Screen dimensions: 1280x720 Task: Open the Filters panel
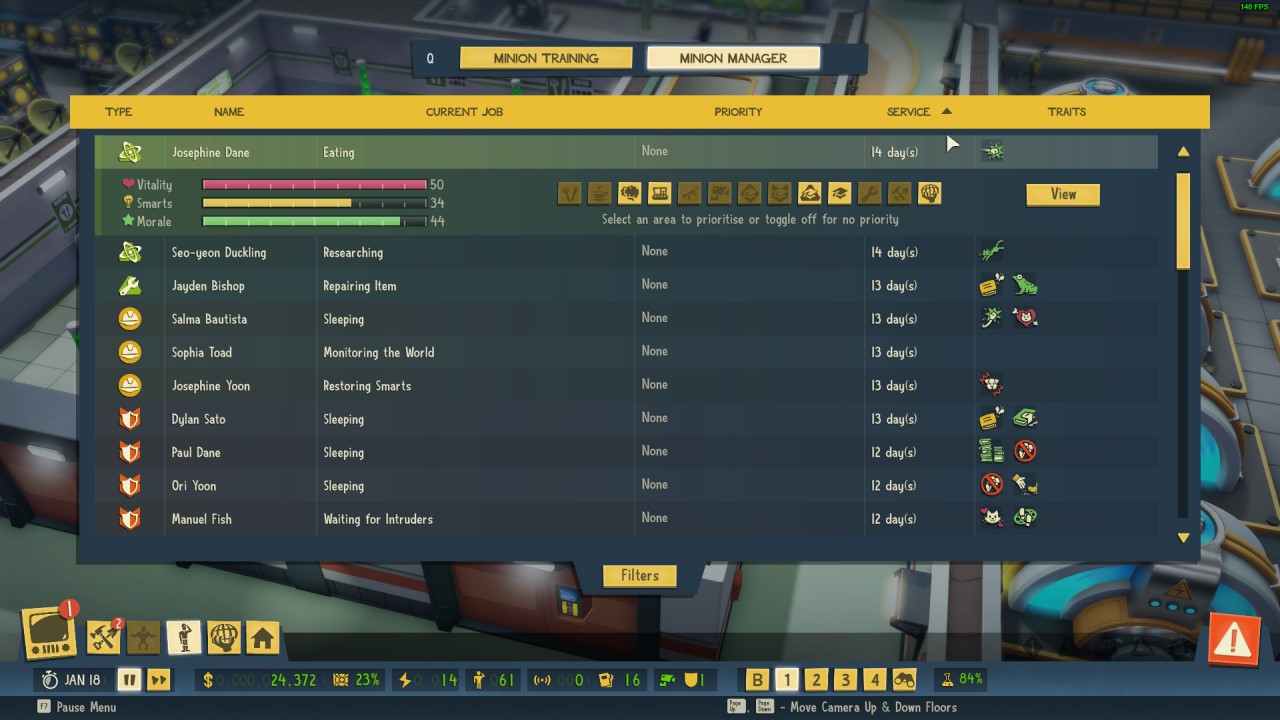click(x=639, y=575)
